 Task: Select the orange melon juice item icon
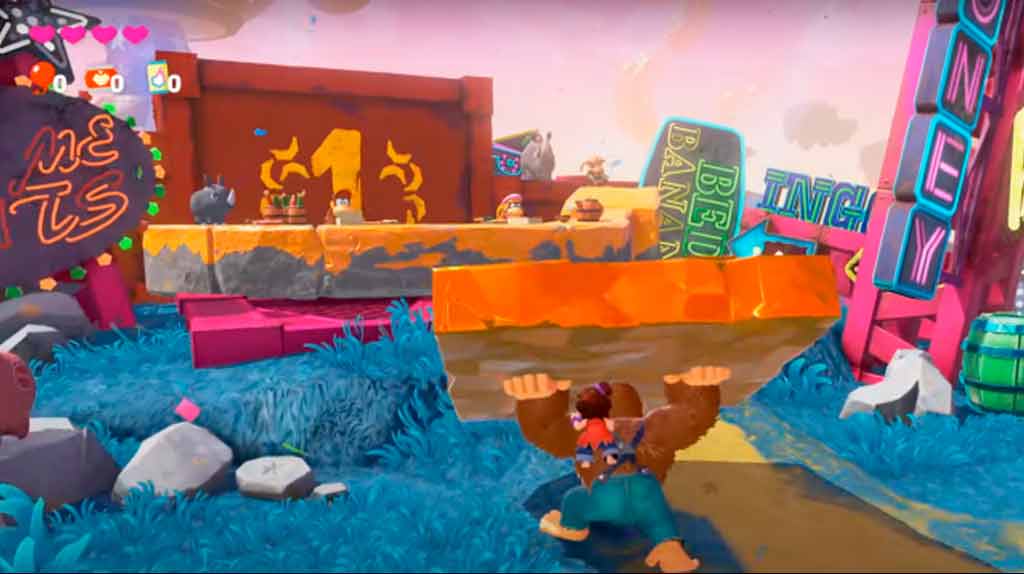(99, 78)
